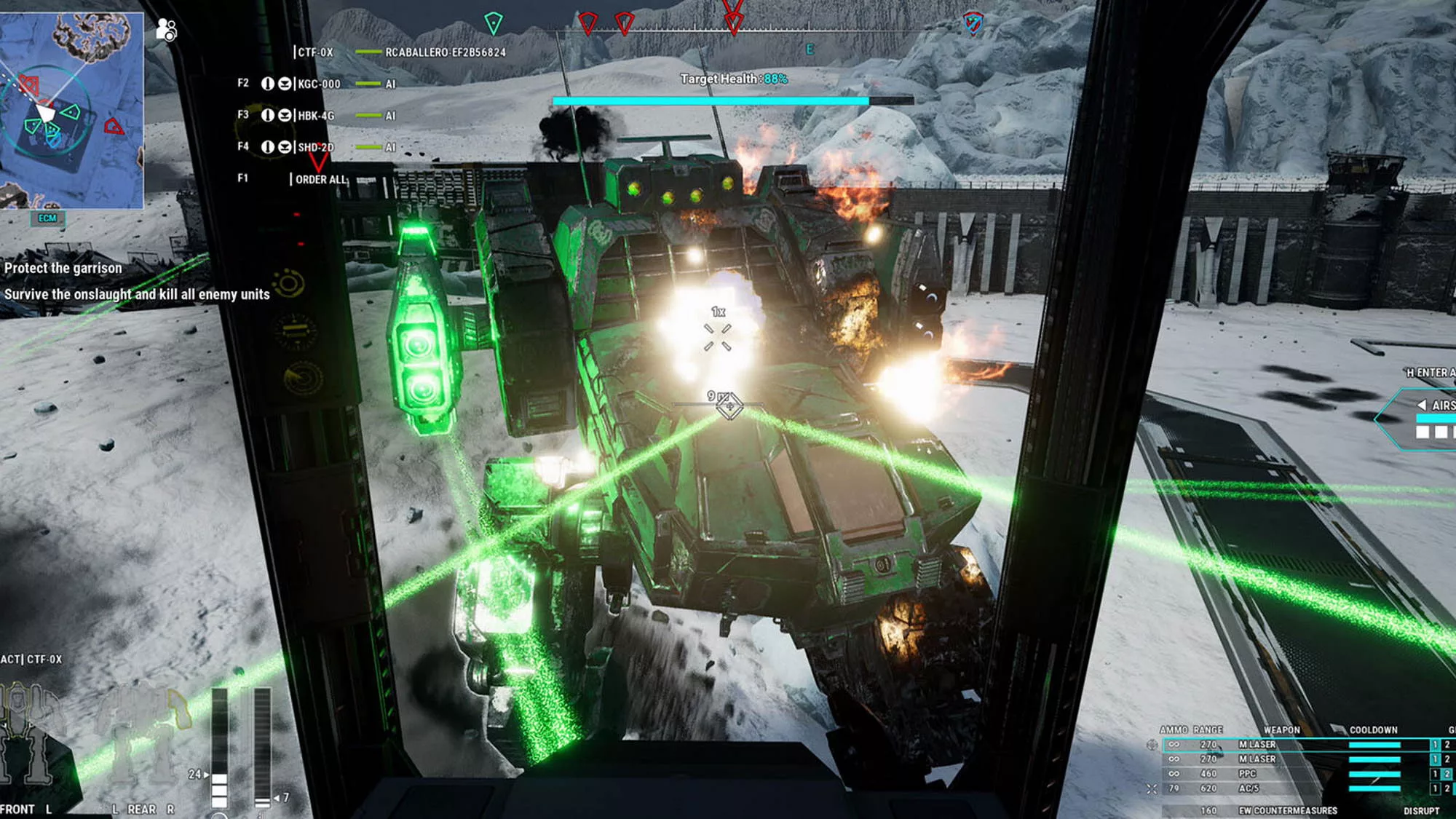Select the SHD-2D lancemate entry
This screenshot has width=1456, height=819.
tap(317, 146)
